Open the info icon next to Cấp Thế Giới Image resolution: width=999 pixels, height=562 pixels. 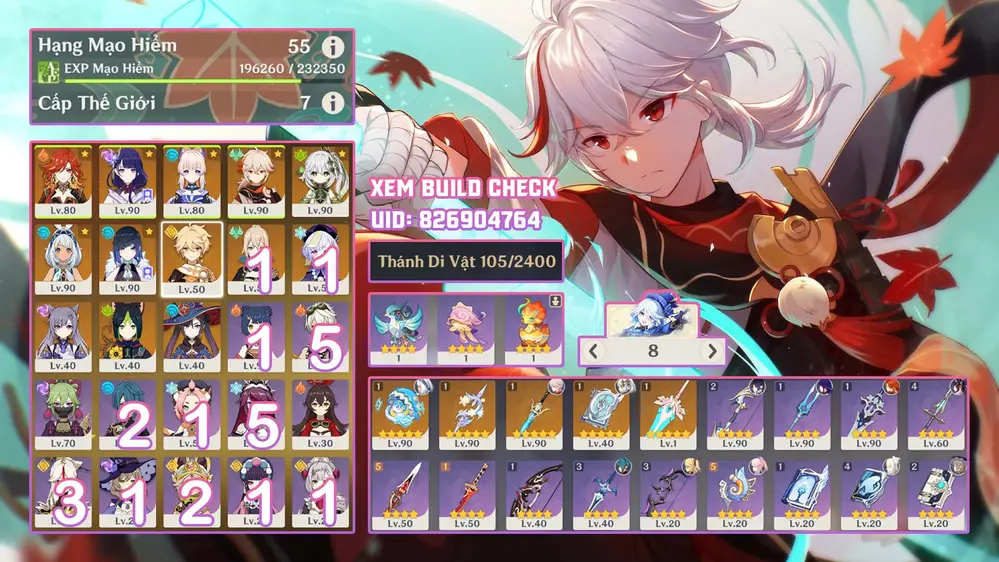[x=332, y=102]
